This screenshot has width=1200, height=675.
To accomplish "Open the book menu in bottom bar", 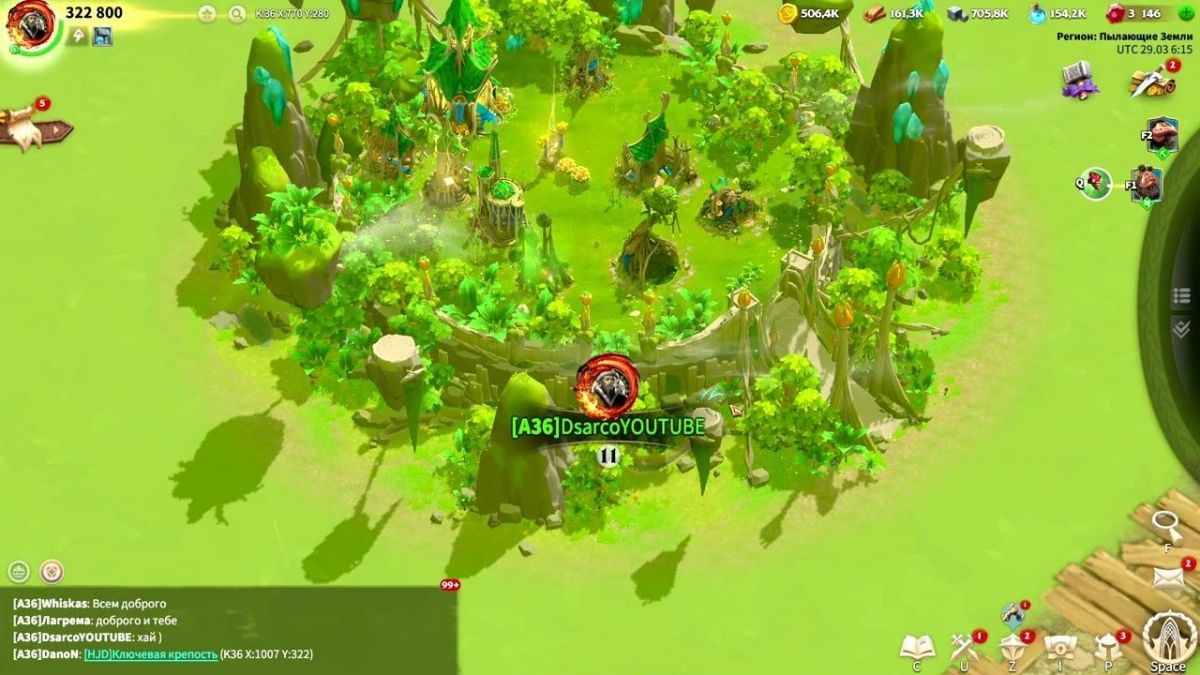I will pyautogui.click(x=916, y=646).
